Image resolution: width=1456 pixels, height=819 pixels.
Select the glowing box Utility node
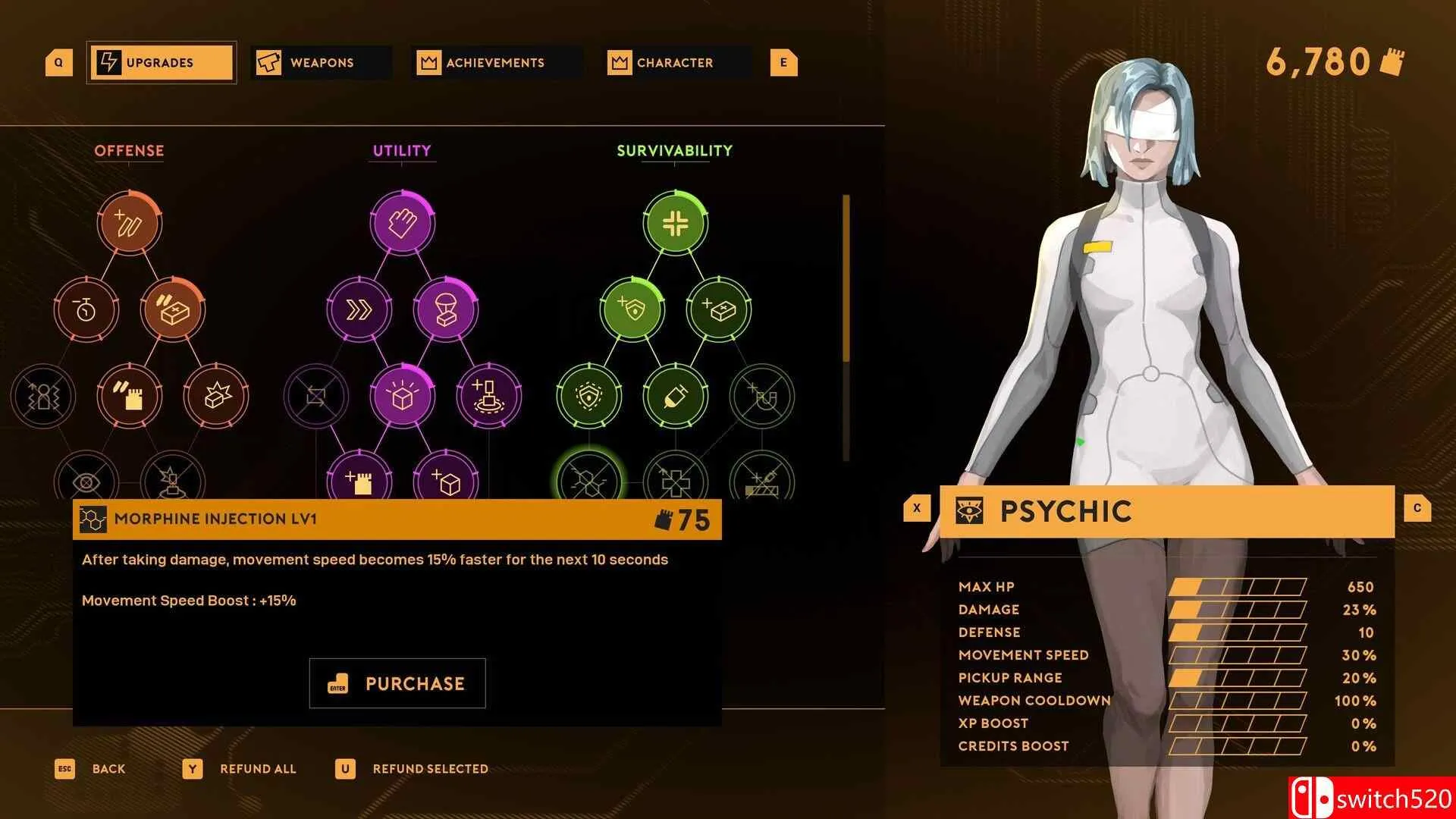pyautogui.click(x=402, y=396)
